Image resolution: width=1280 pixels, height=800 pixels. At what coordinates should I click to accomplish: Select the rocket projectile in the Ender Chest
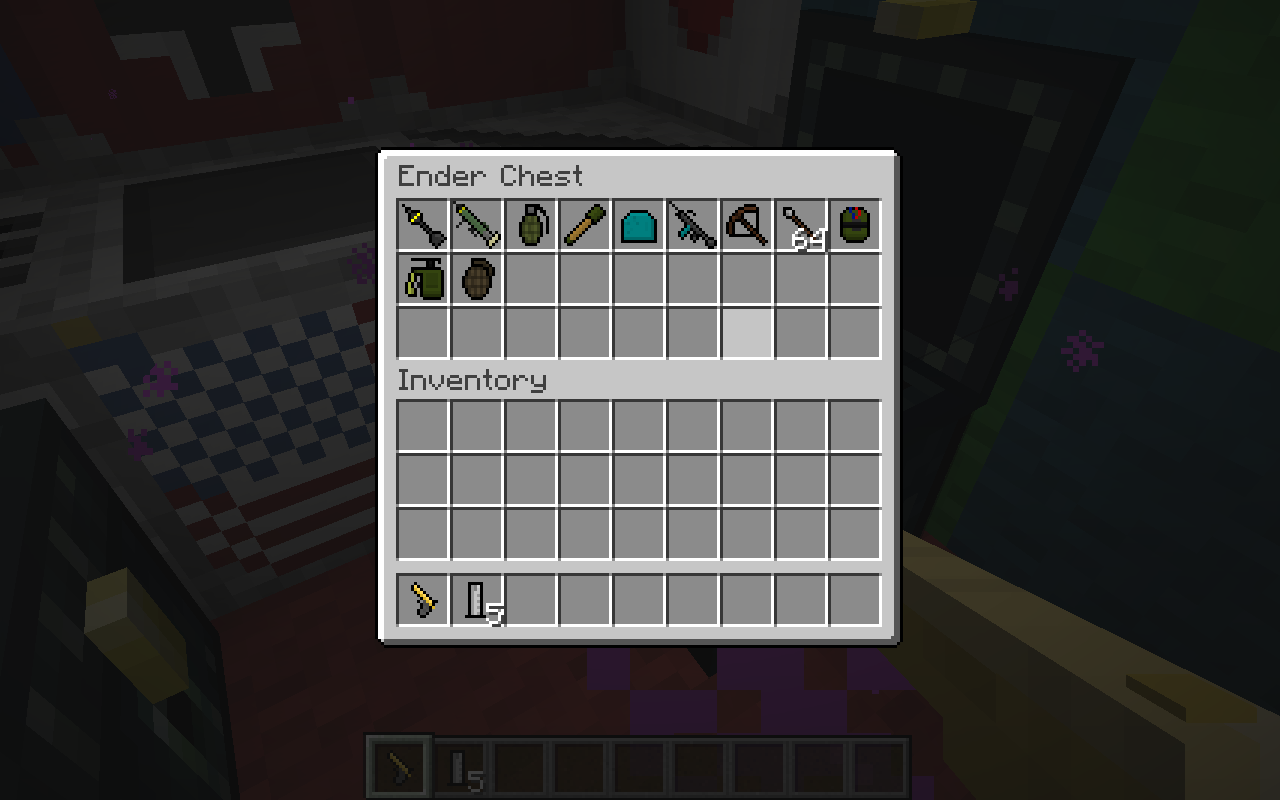pos(423,224)
